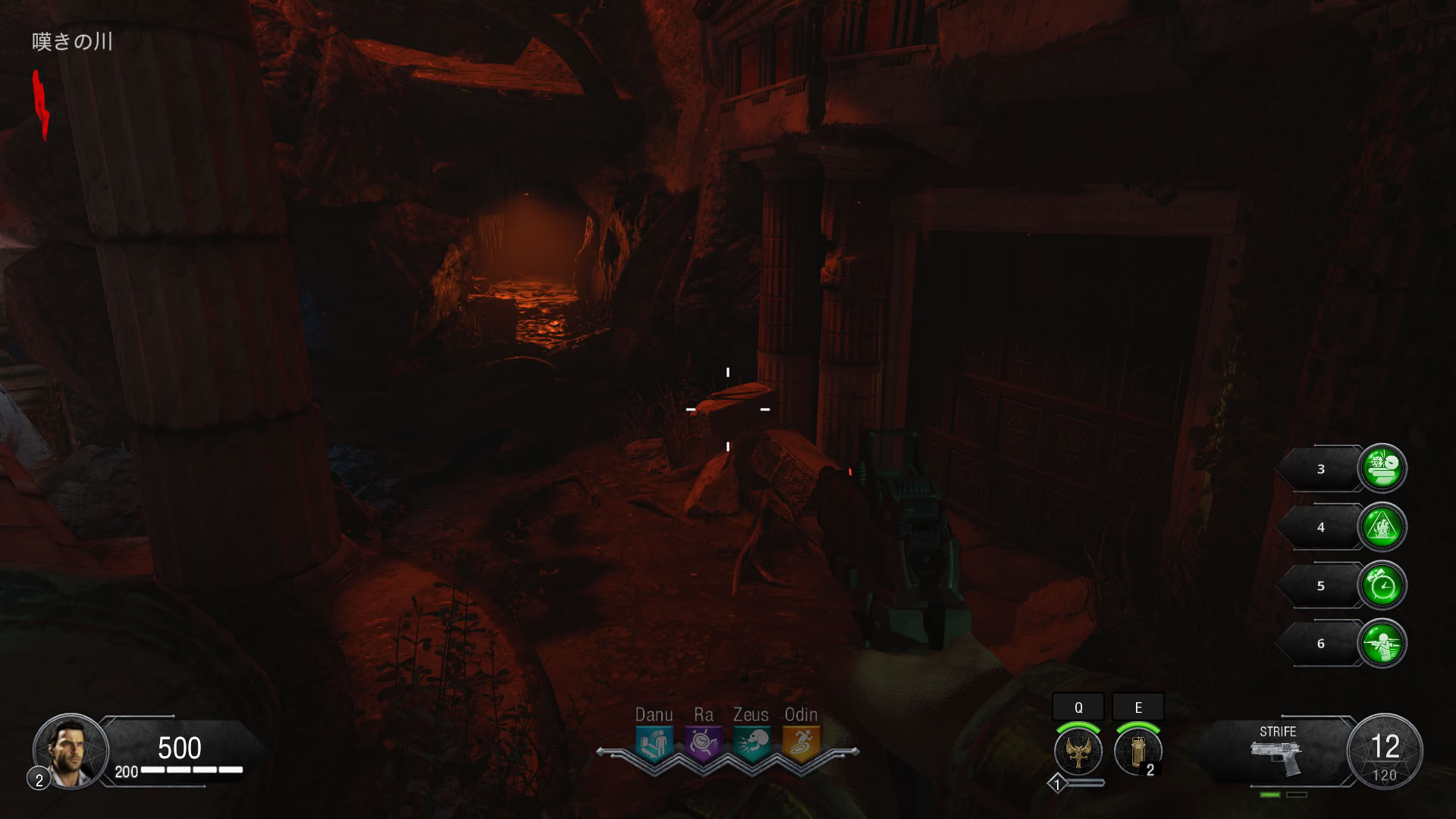This screenshot has height=819, width=1456.
Task: Activate the alarm clock elixir in slot 5
Action: [x=1382, y=585]
